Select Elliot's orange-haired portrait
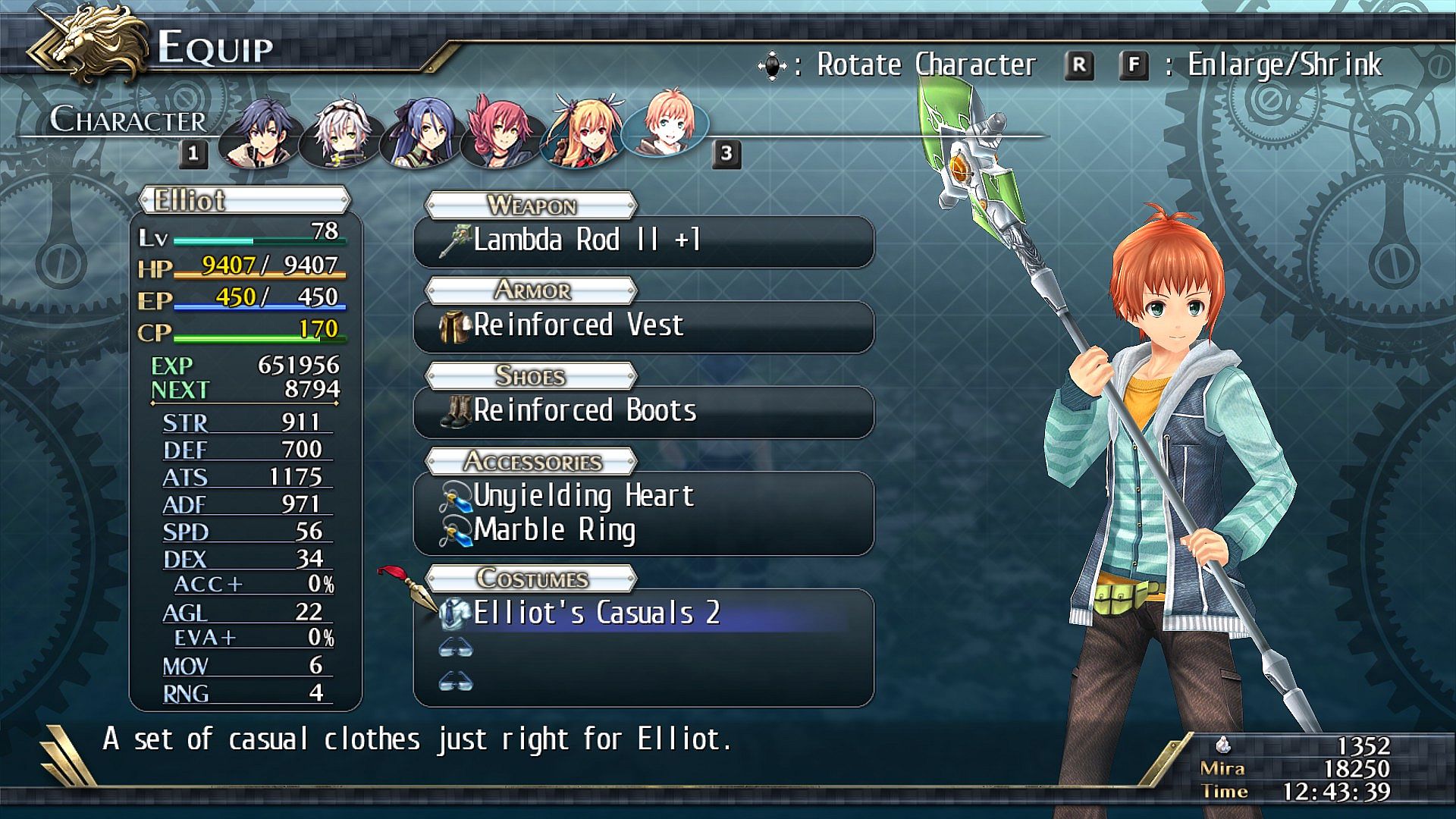This screenshot has height=819, width=1456. tap(665, 125)
